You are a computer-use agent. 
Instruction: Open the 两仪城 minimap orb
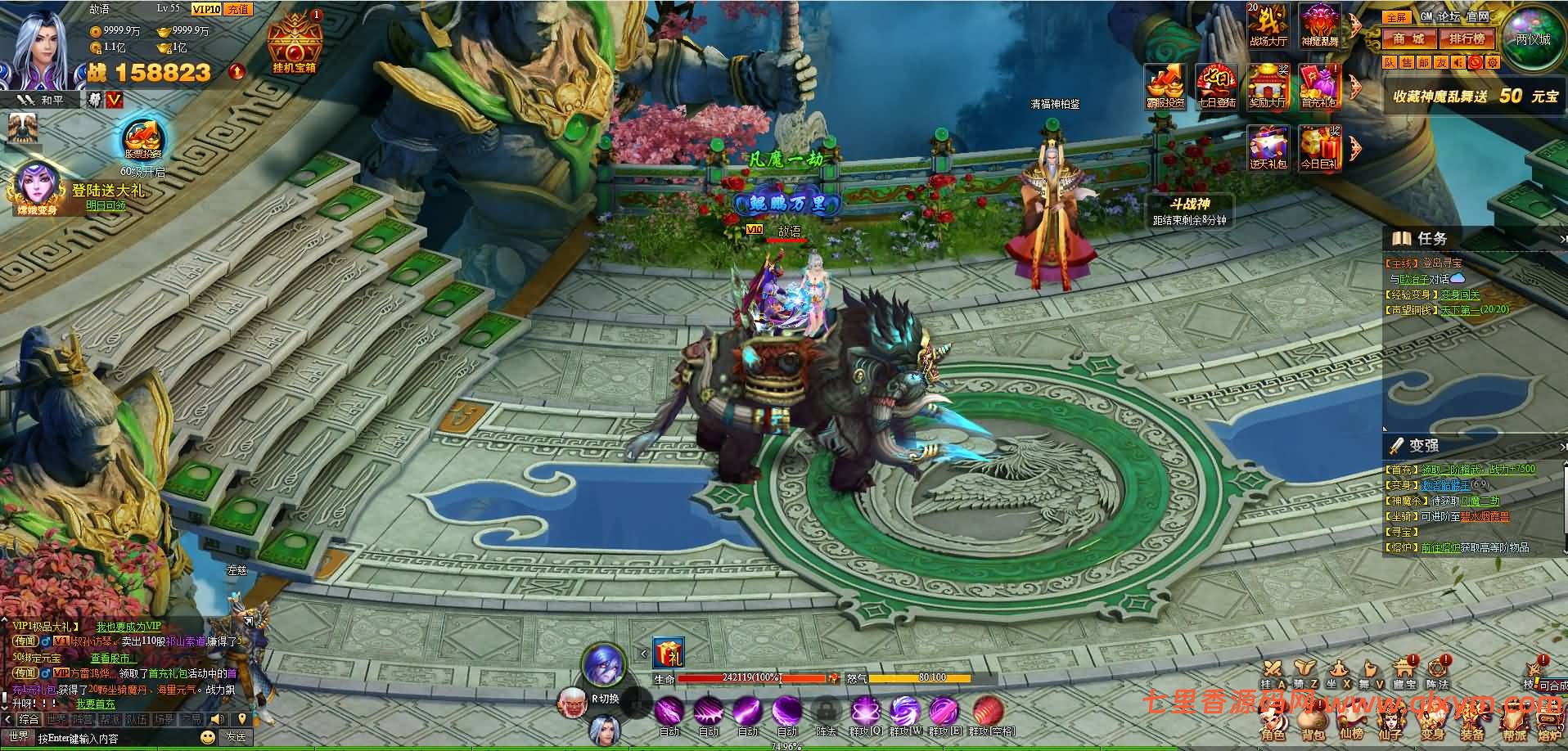1531,38
